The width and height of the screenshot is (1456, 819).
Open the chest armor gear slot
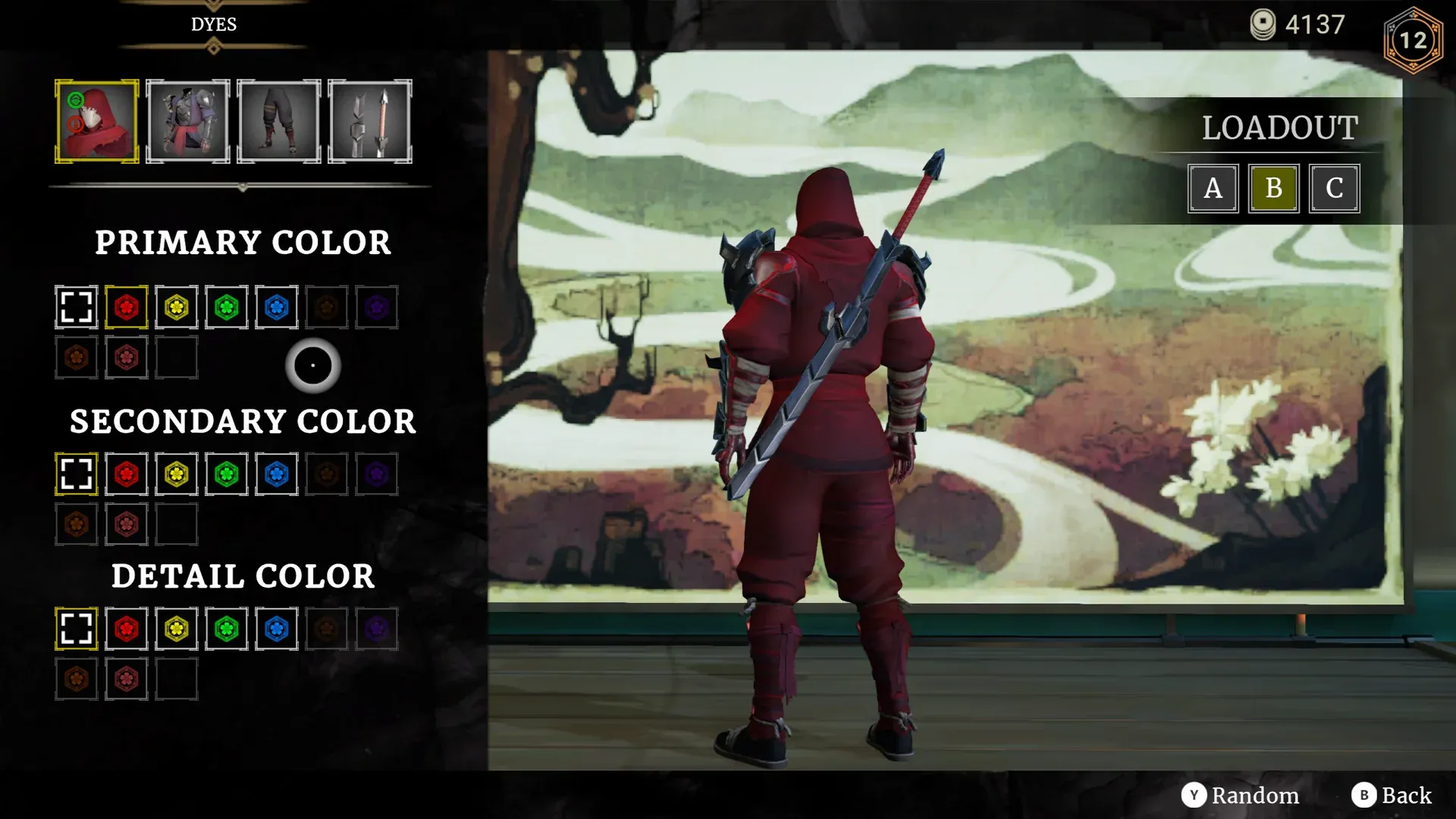pyautogui.click(x=187, y=121)
